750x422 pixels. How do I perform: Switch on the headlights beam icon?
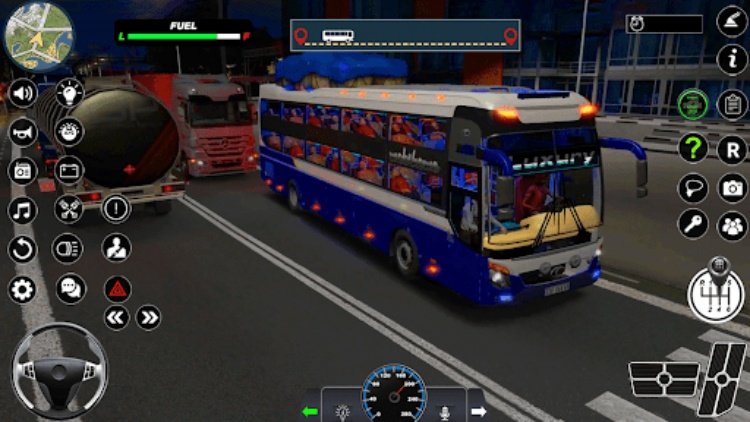click(69, 248)
